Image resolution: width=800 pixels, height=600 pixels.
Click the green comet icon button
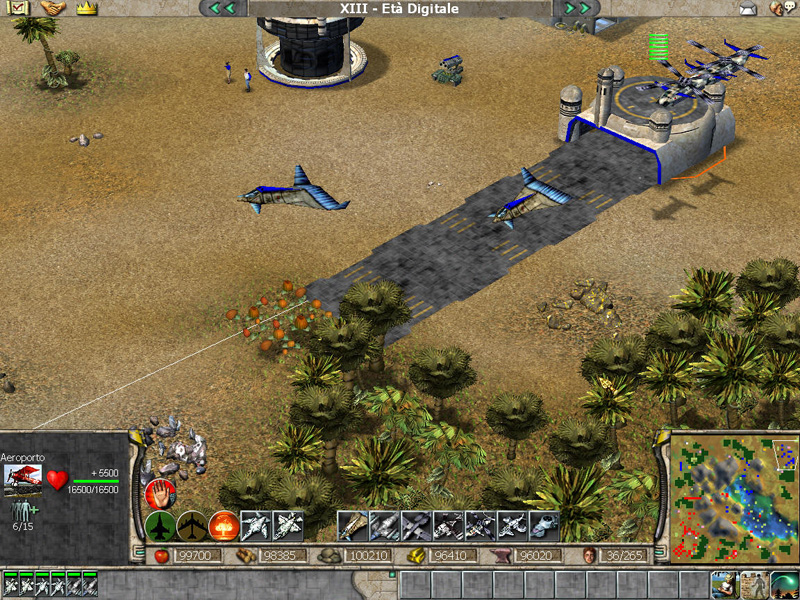pyautogui.click(x=784, y=584)
